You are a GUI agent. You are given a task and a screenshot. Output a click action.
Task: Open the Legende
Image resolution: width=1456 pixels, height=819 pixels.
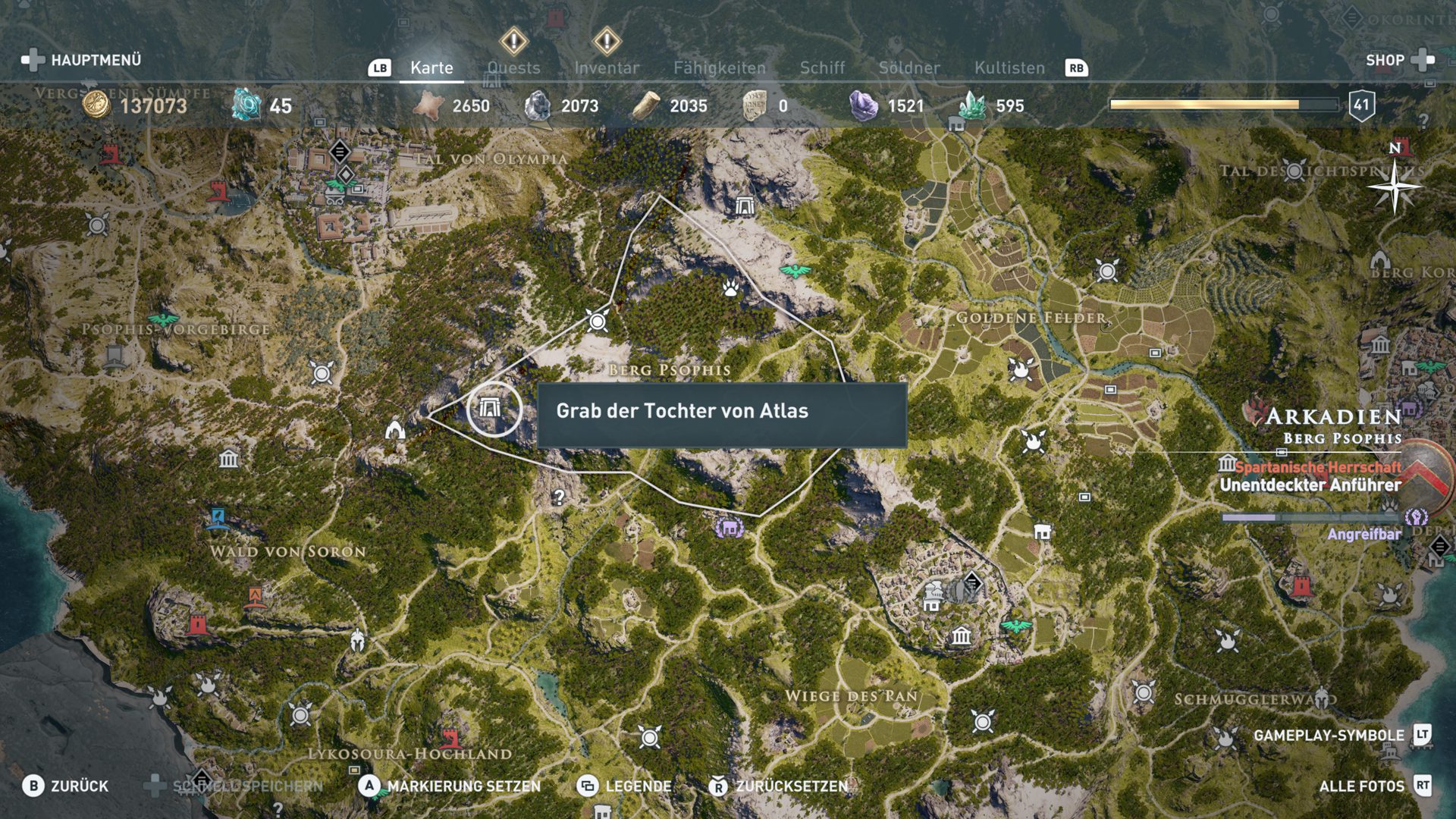625,786
